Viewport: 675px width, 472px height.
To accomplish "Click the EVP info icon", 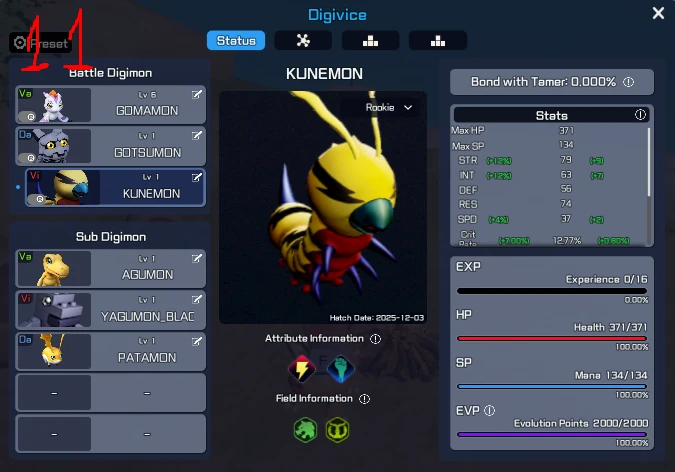I will (489, 410).
